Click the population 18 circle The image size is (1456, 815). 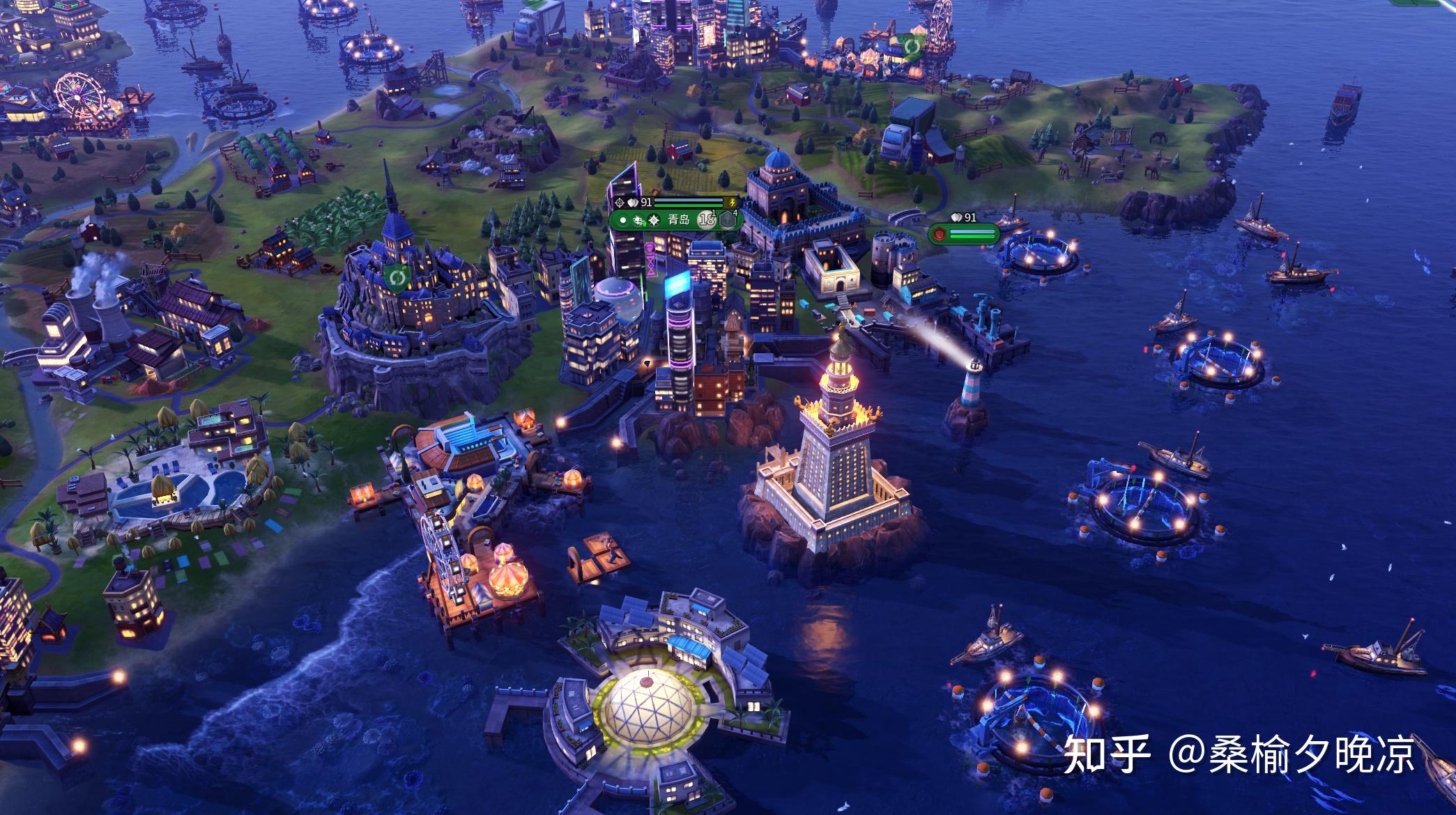point(707,219)
